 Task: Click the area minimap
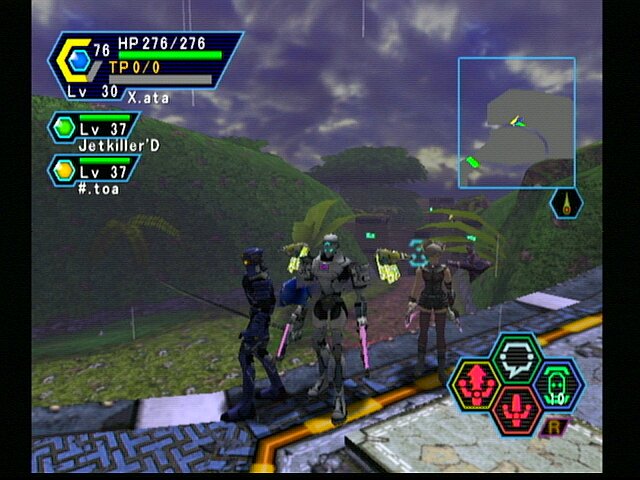click(516, 122)
